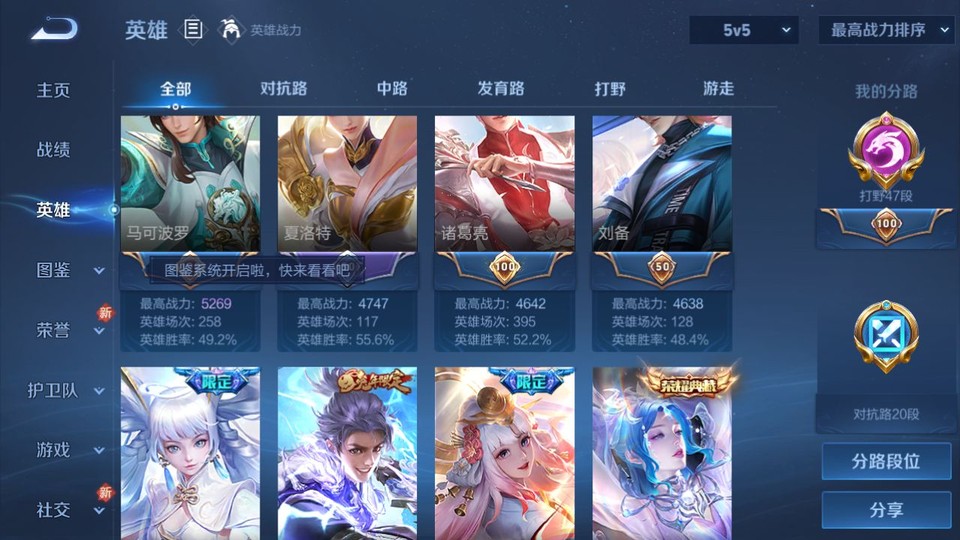The height and width of the screenshot is (540, 960).
Task: Open the 5v5 mode dropdown
Action: 743,30
